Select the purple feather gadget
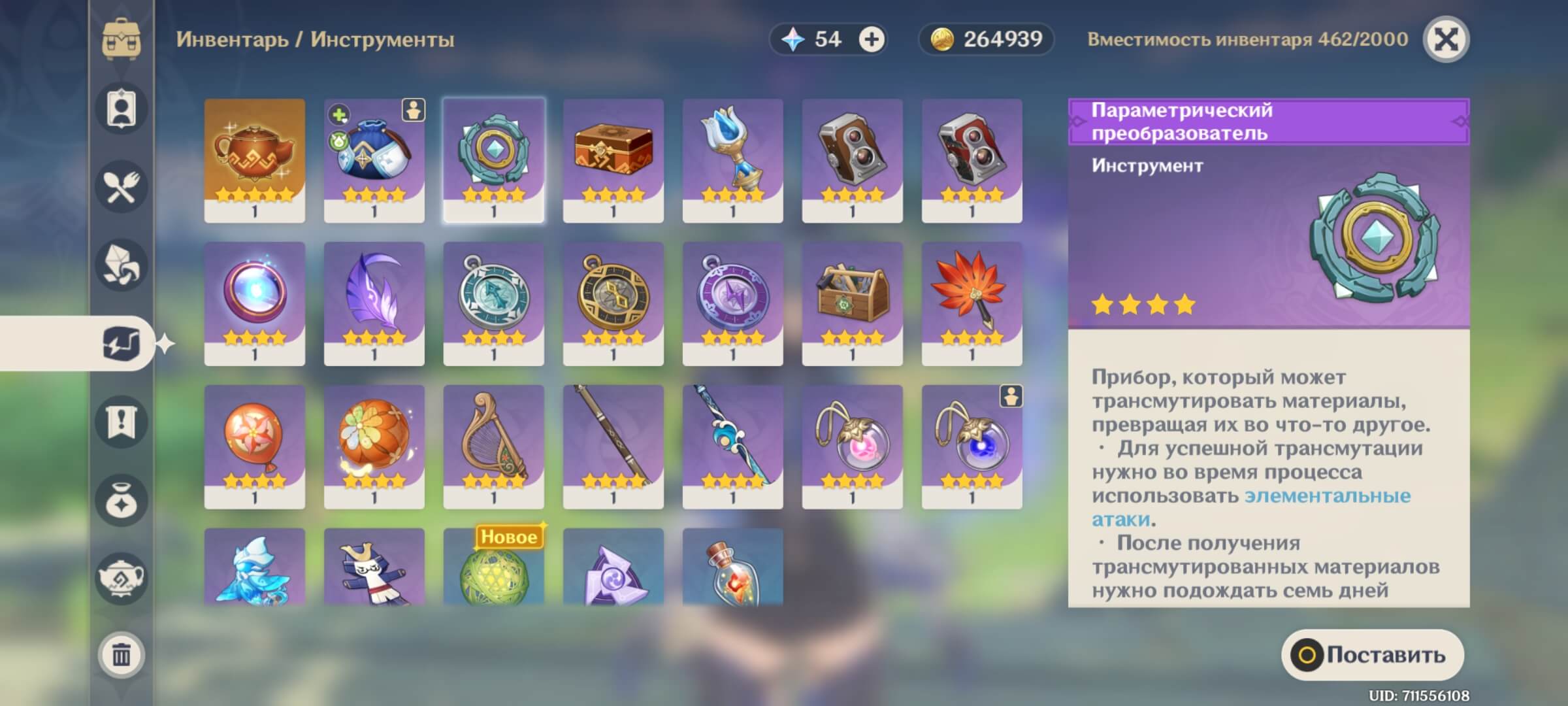Screen dimensions: 1568x706 [374, 303]
